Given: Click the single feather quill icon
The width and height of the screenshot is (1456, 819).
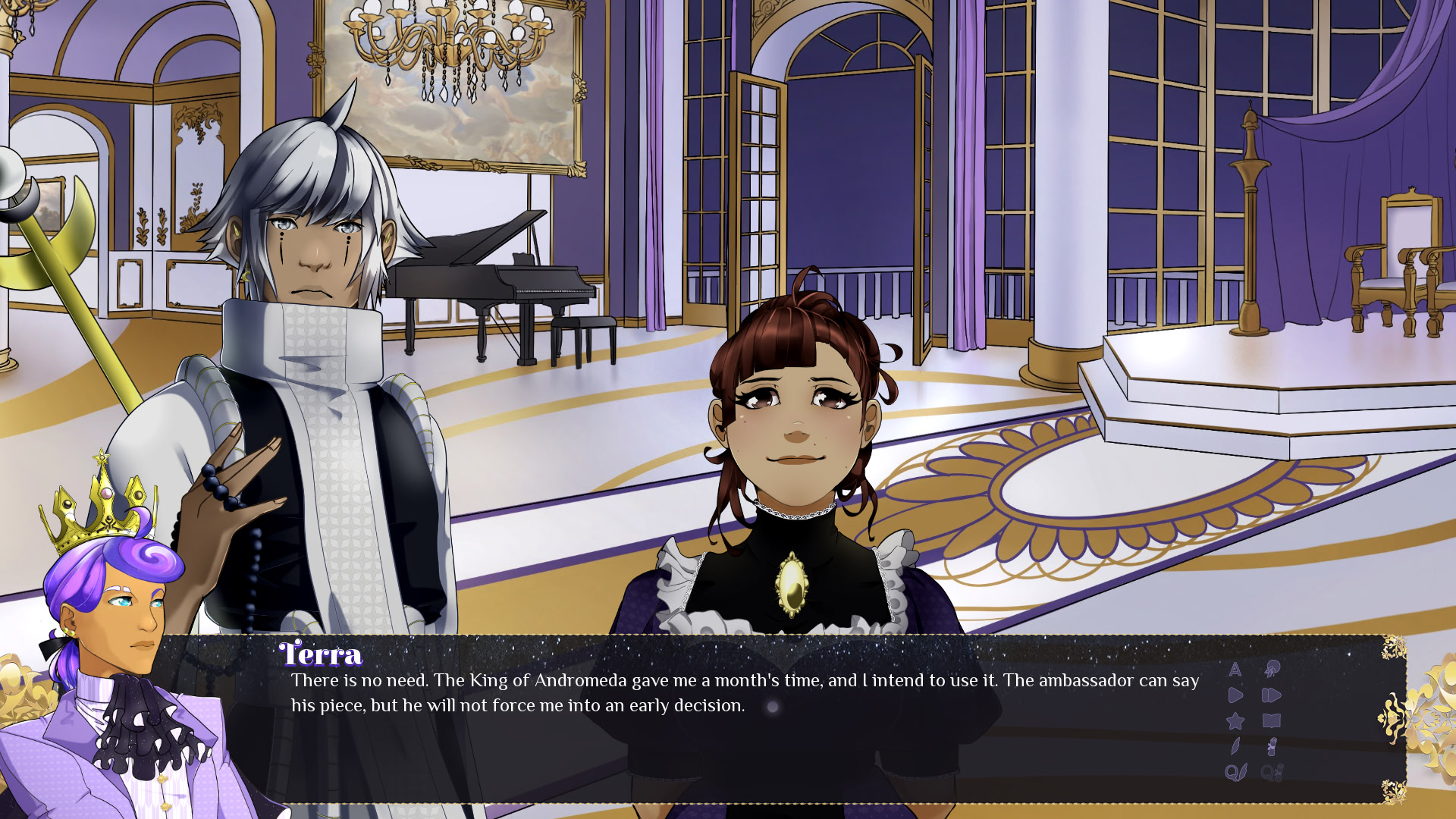Looking at the screenshot, I should (x=1235, y=747).
